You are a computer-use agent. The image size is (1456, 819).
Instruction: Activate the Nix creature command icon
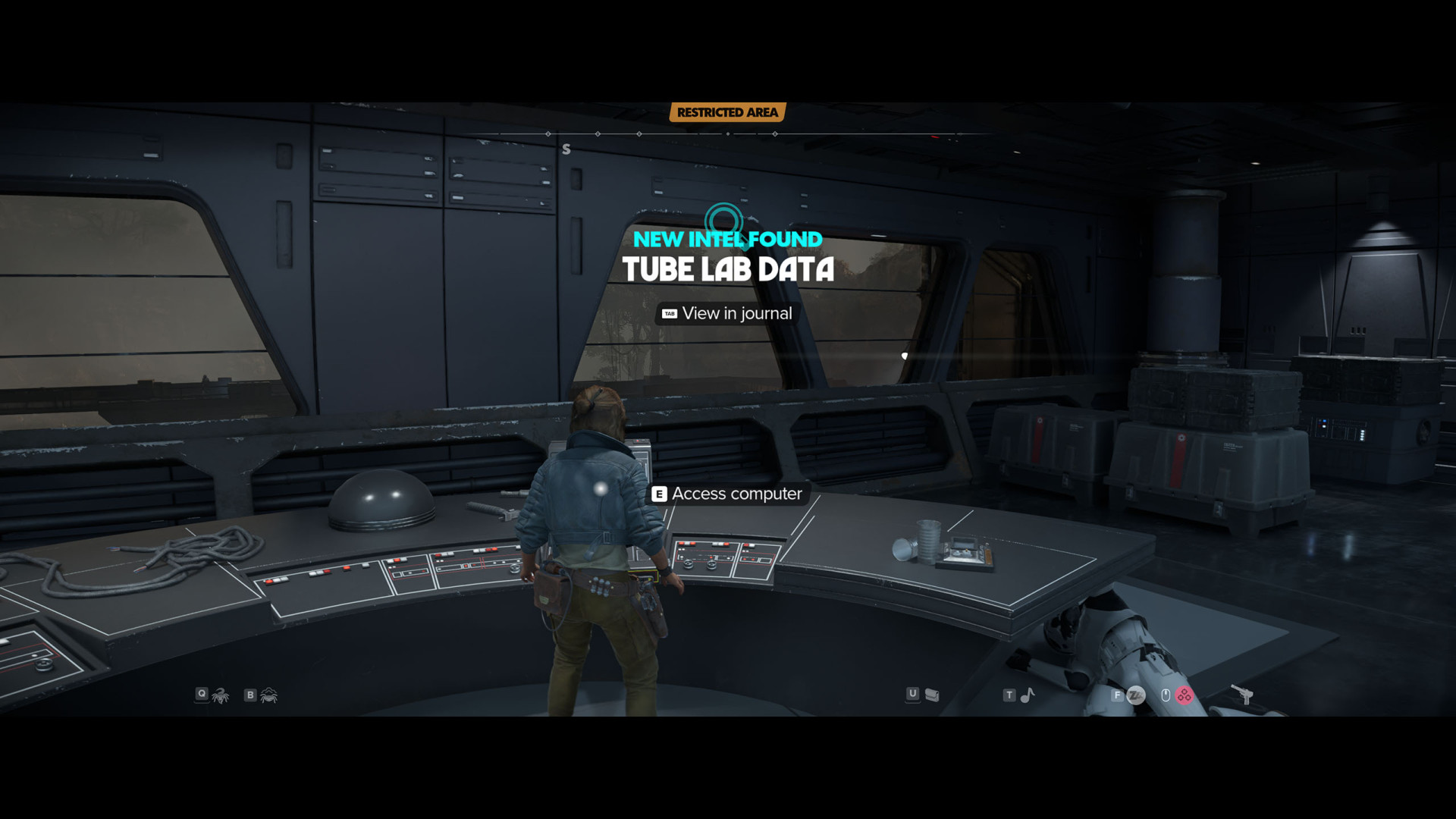[x=221, y=695]
